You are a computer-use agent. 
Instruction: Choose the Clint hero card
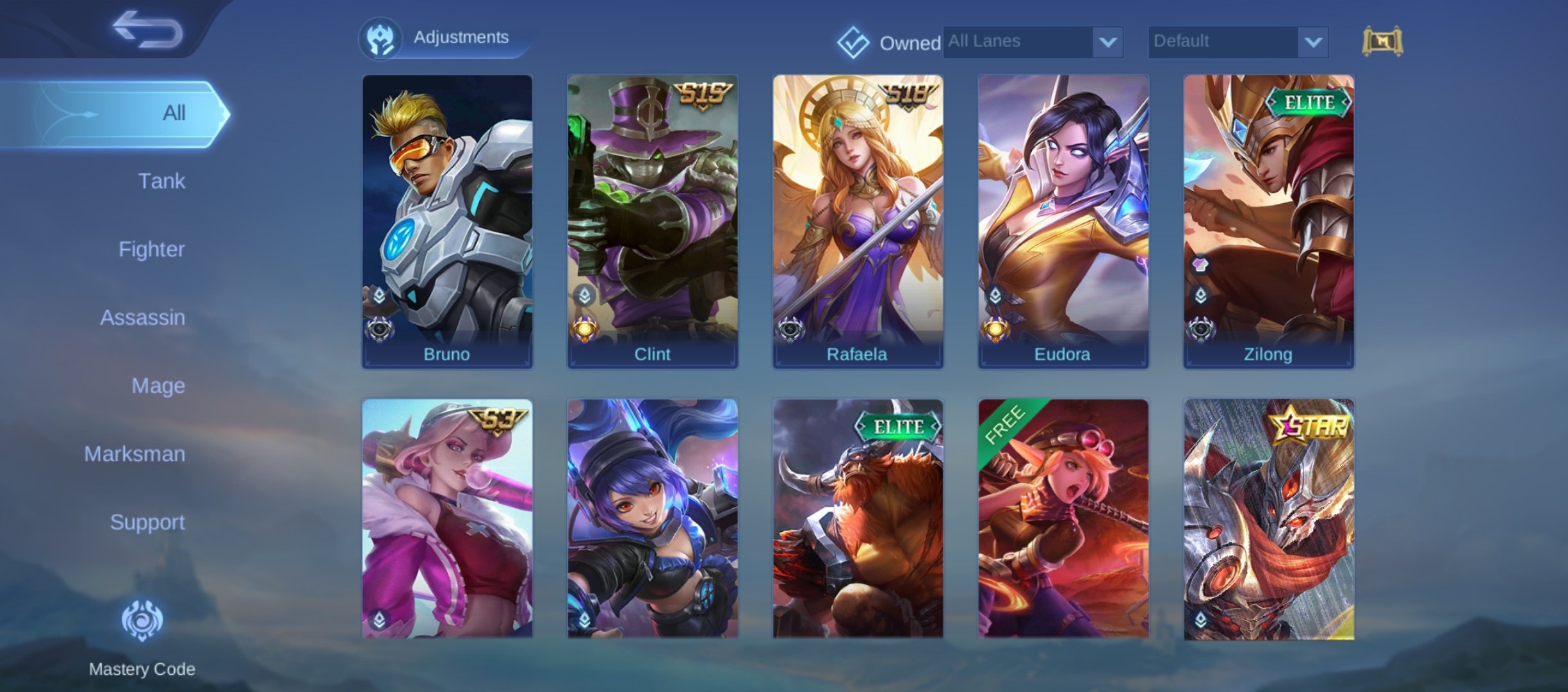(652, 221)
